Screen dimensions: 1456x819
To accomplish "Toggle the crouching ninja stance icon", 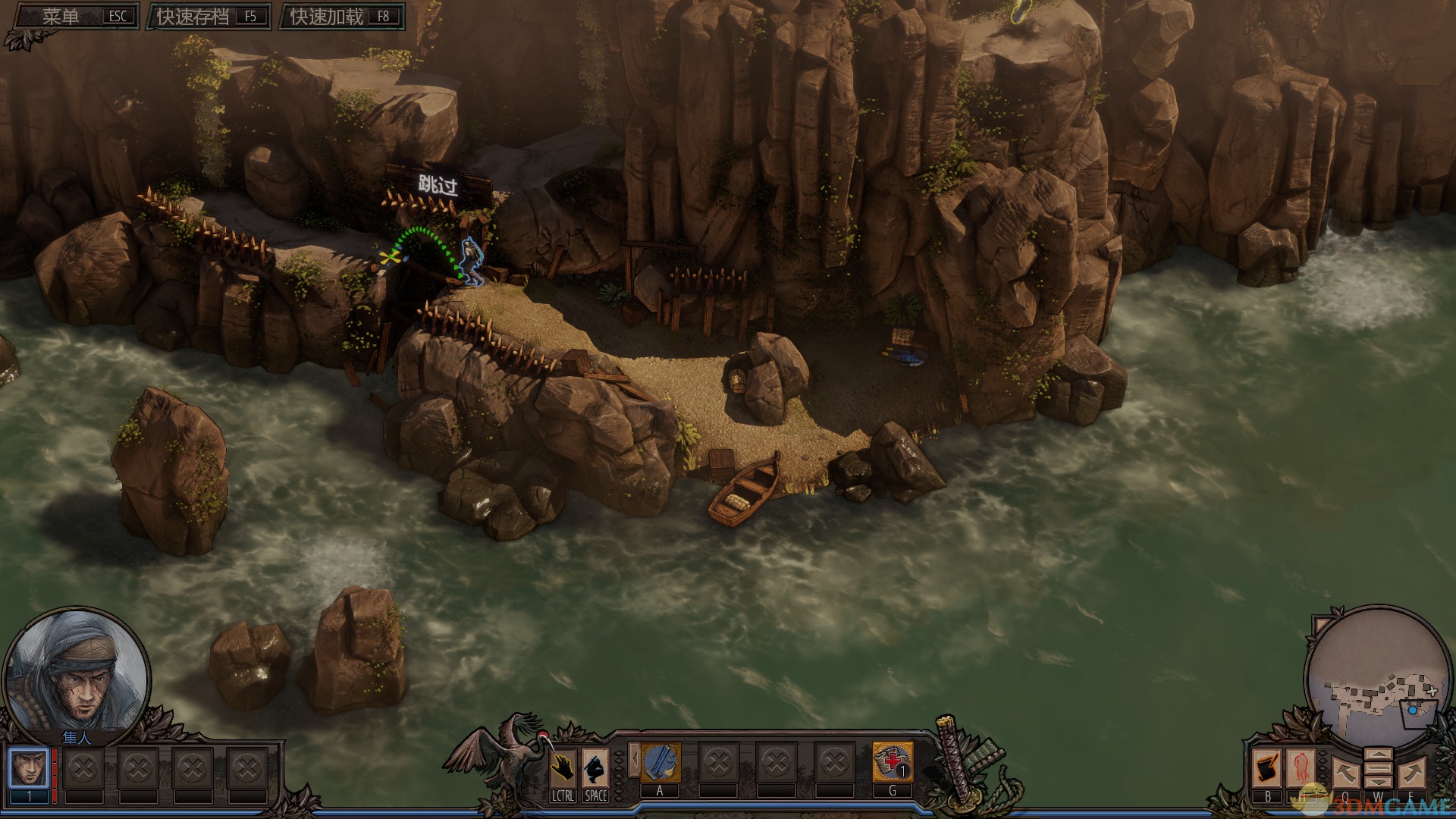I will tap(595, 768).
